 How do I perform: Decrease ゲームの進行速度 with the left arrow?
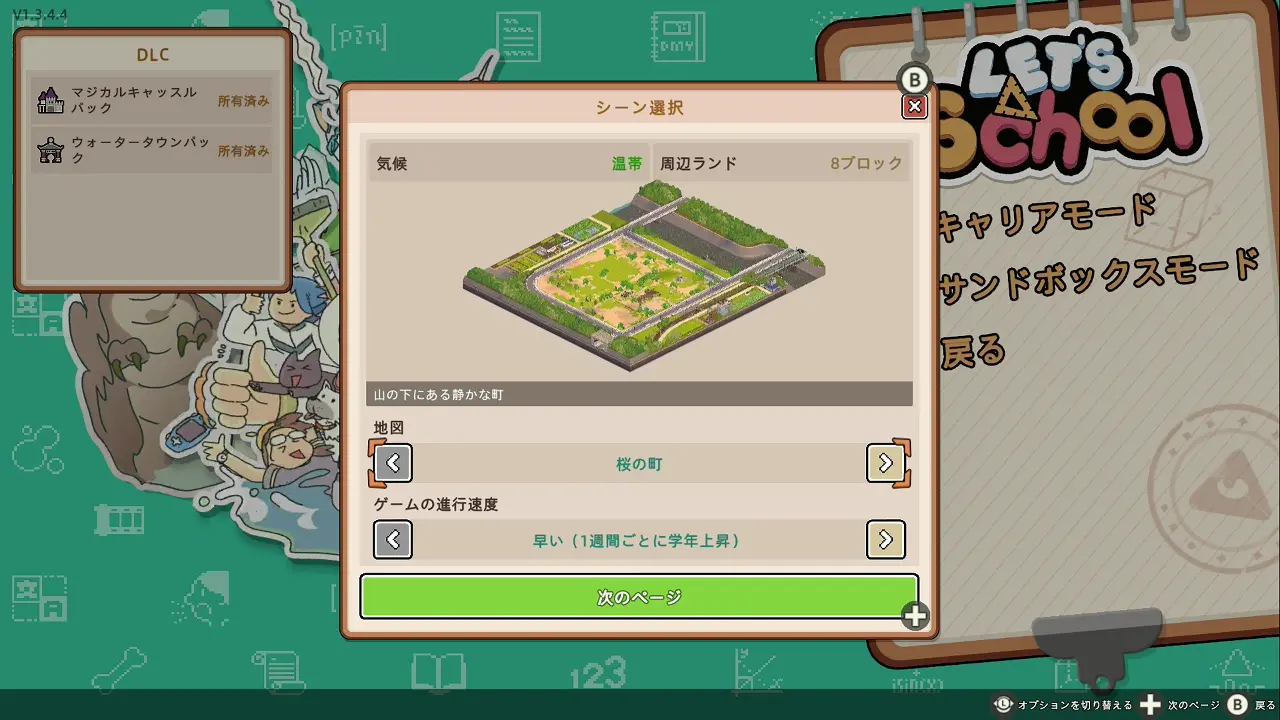[x=392, y=540]
